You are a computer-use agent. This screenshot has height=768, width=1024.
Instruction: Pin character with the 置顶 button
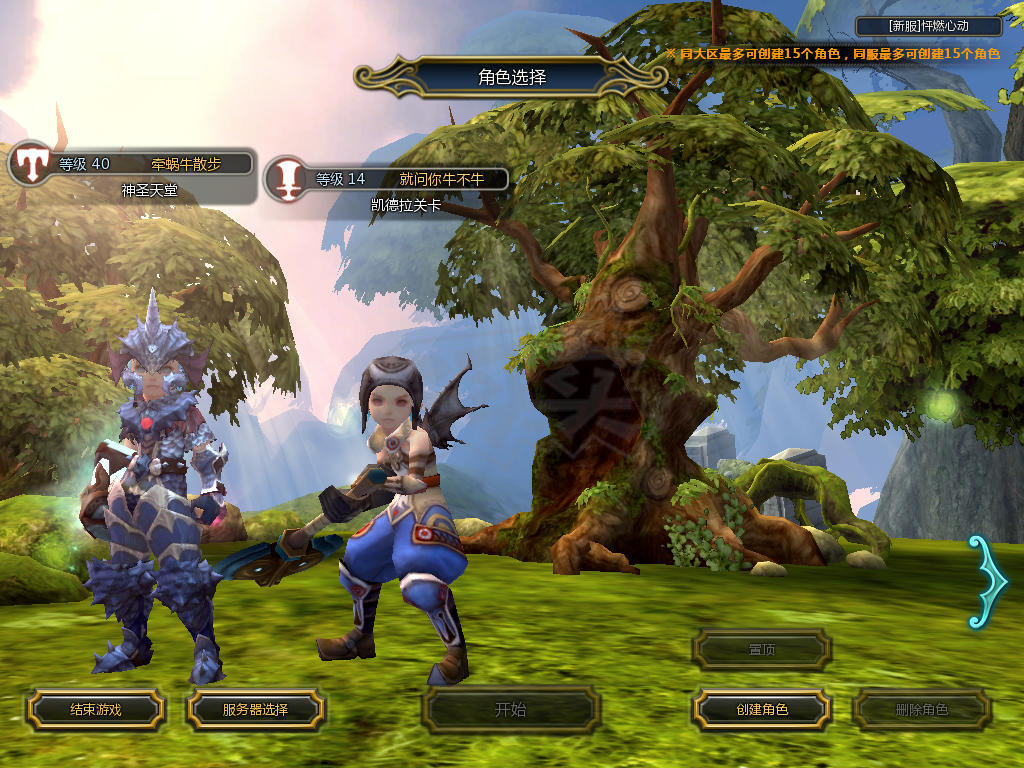[762, 649]
